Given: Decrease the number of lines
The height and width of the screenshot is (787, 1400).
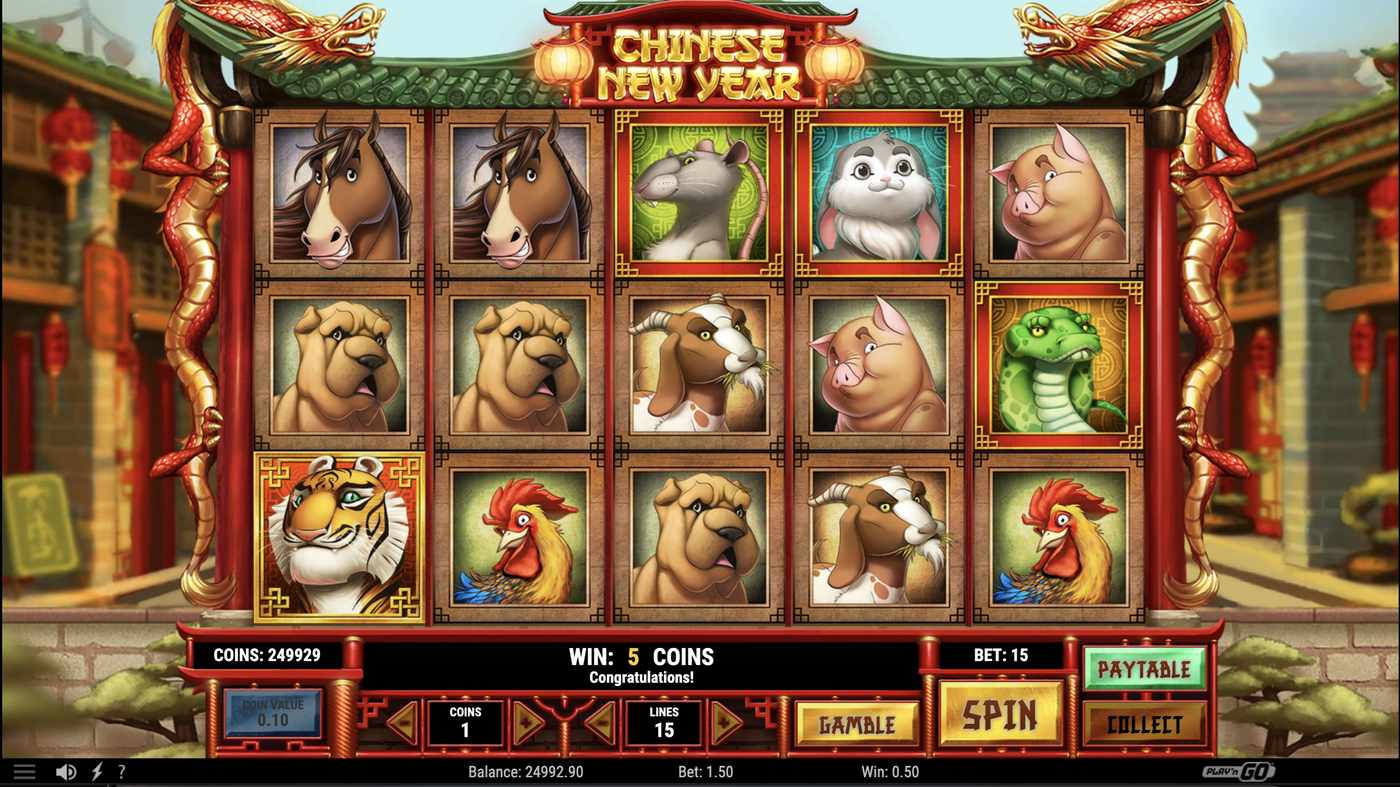Looking at the screenshot, I should click(600, 722).
